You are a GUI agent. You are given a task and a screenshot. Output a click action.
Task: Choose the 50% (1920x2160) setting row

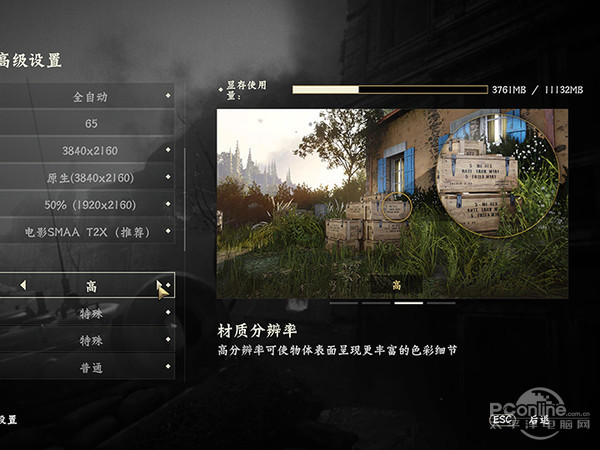tap(90, 205)
